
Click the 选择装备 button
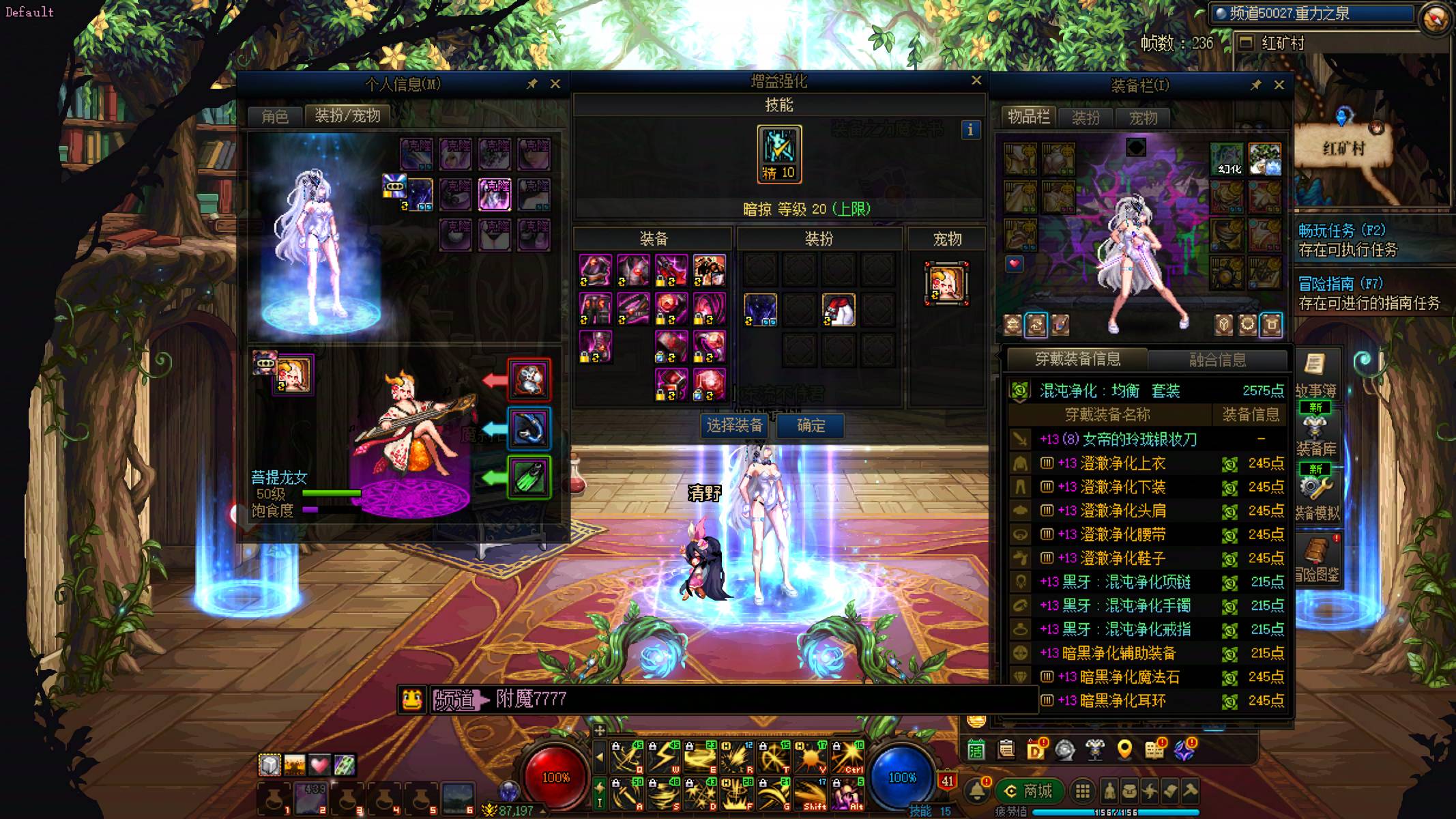click(x=734, y=426)
